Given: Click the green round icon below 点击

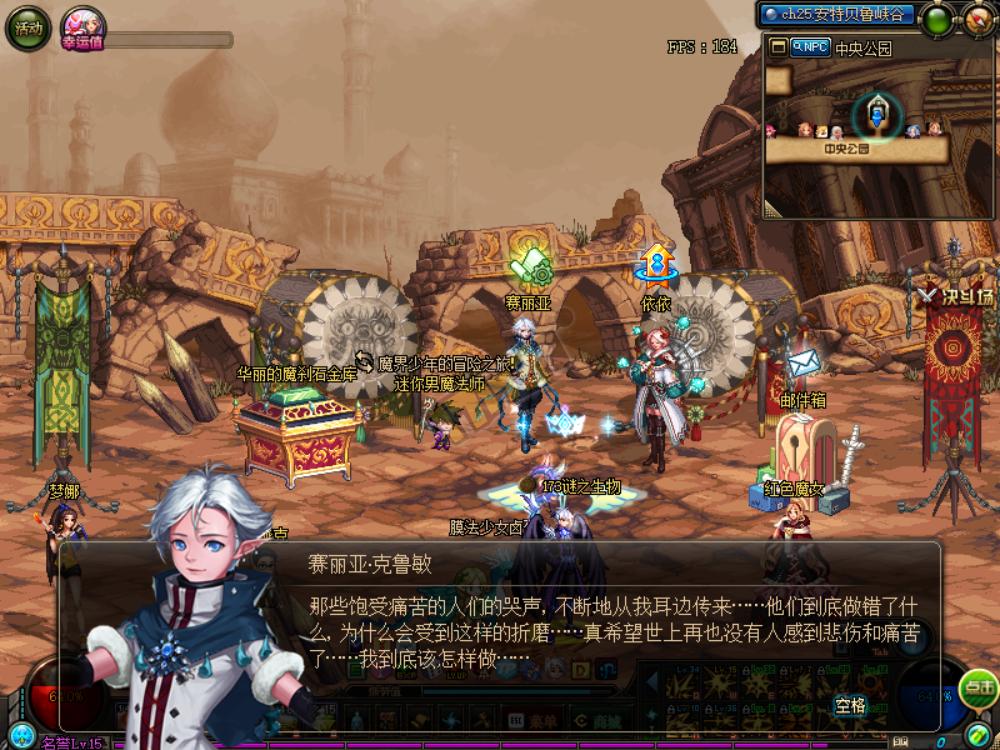Looking at the screenshot, I should [x=978, y=733].
